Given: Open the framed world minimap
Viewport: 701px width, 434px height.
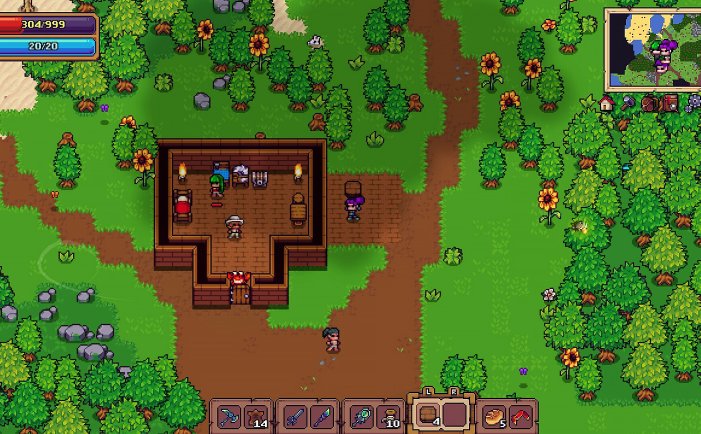Looking at the screenshot, I should coord(652,50).
